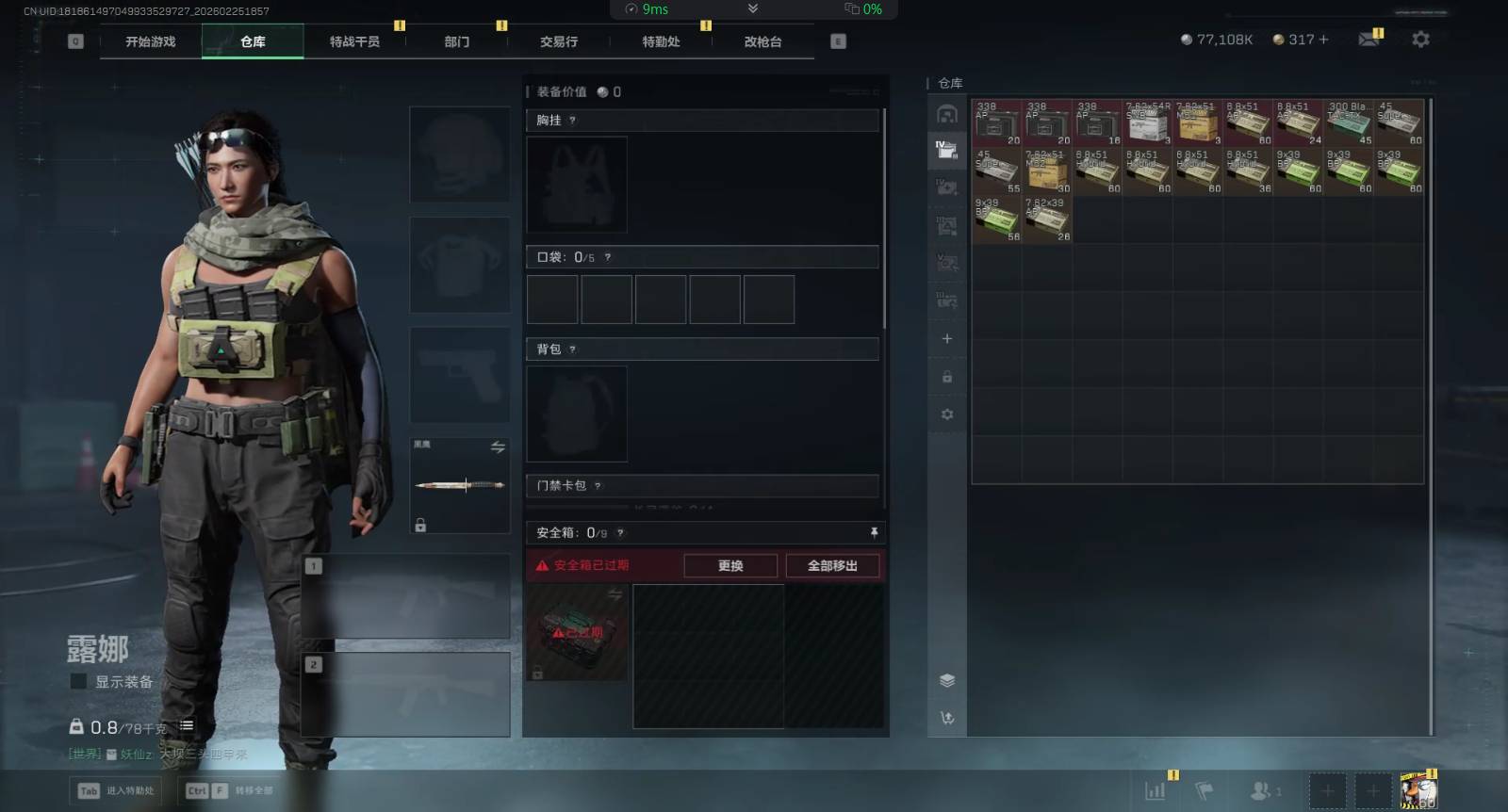
Task: Open the 开始游戏 start game tab
Action: point(151,41)
